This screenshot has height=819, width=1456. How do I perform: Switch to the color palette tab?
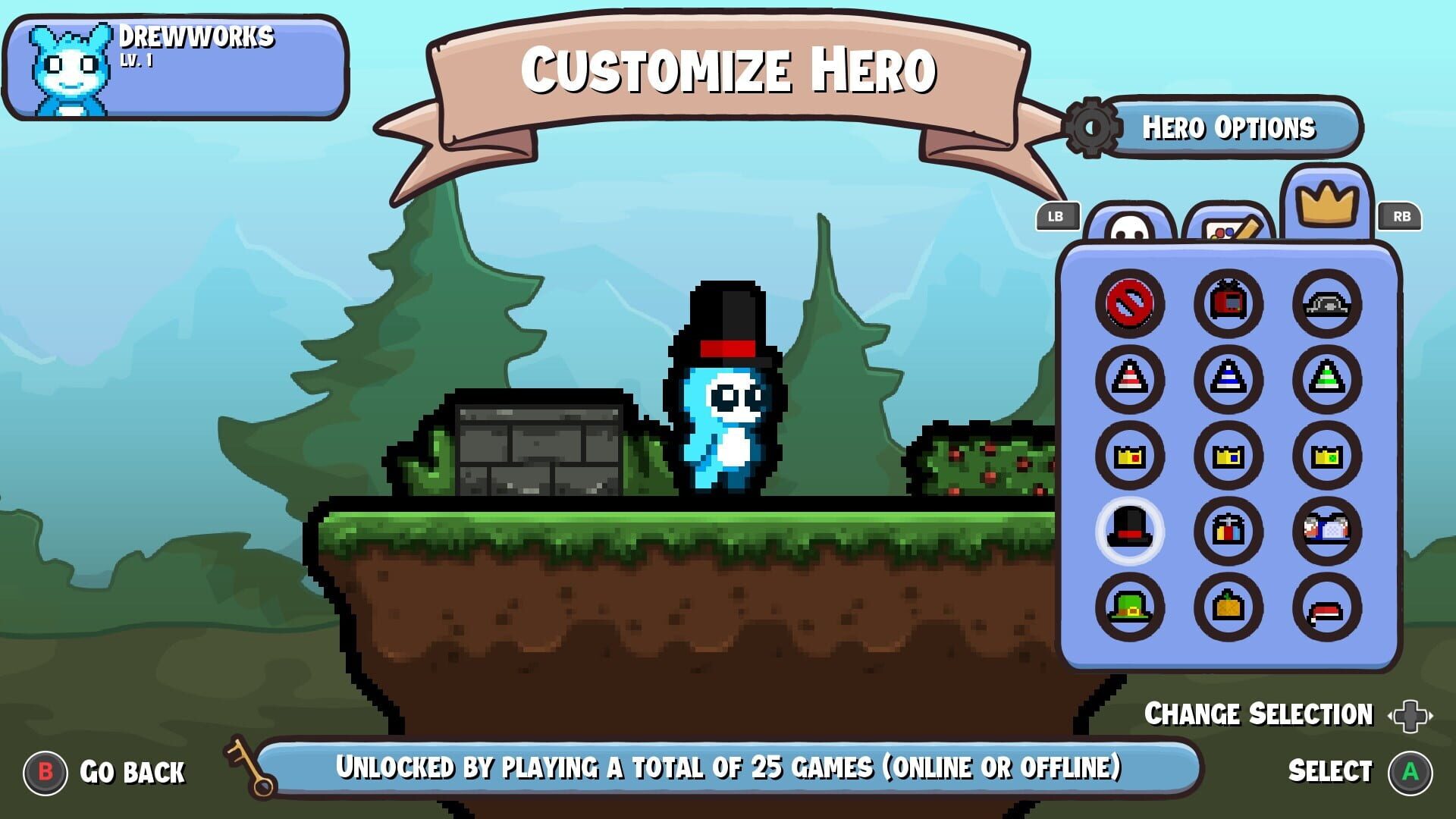pyautogui.click(x=1228, y=225)
